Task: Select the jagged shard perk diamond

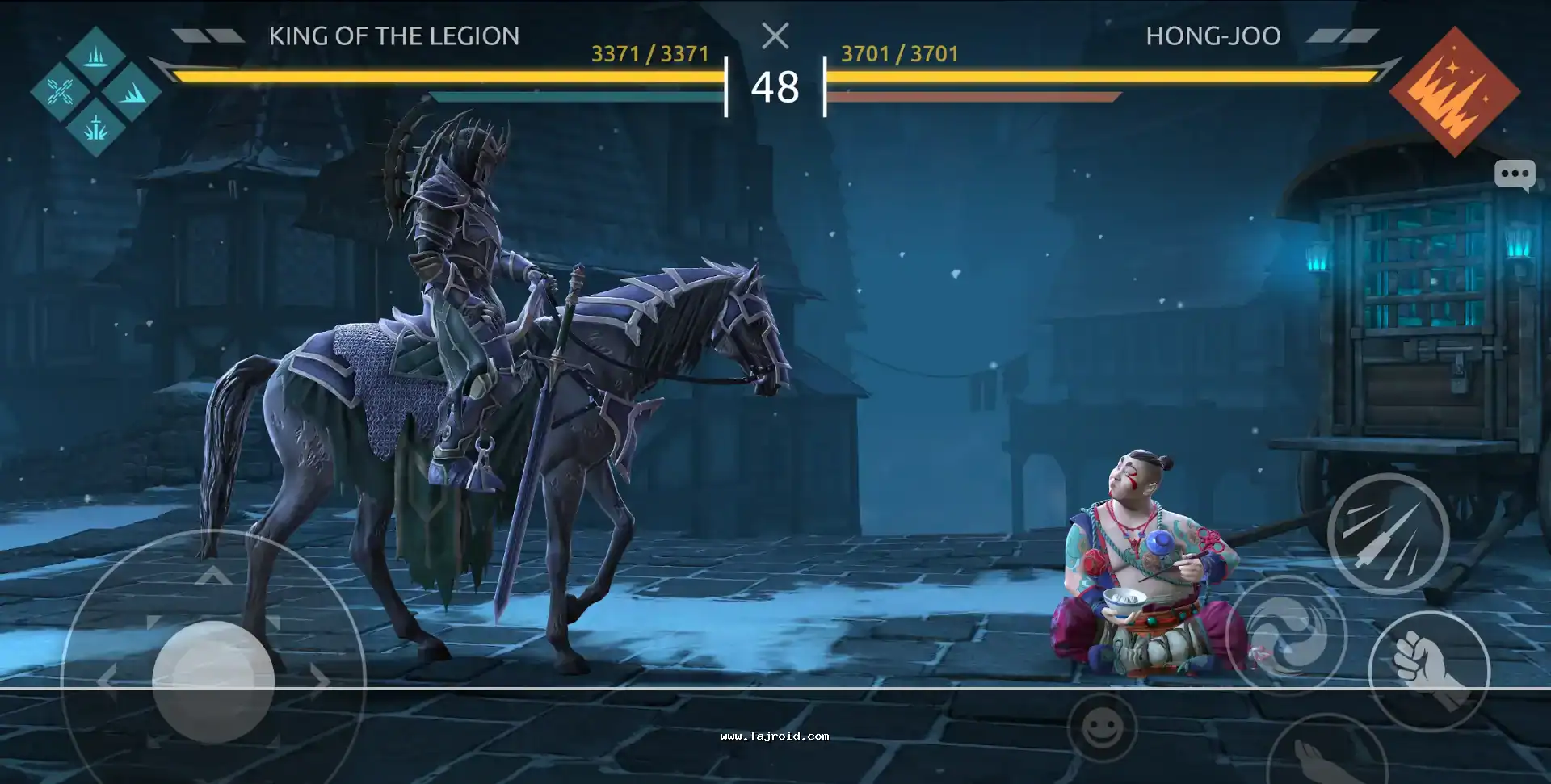Action: 132,92
